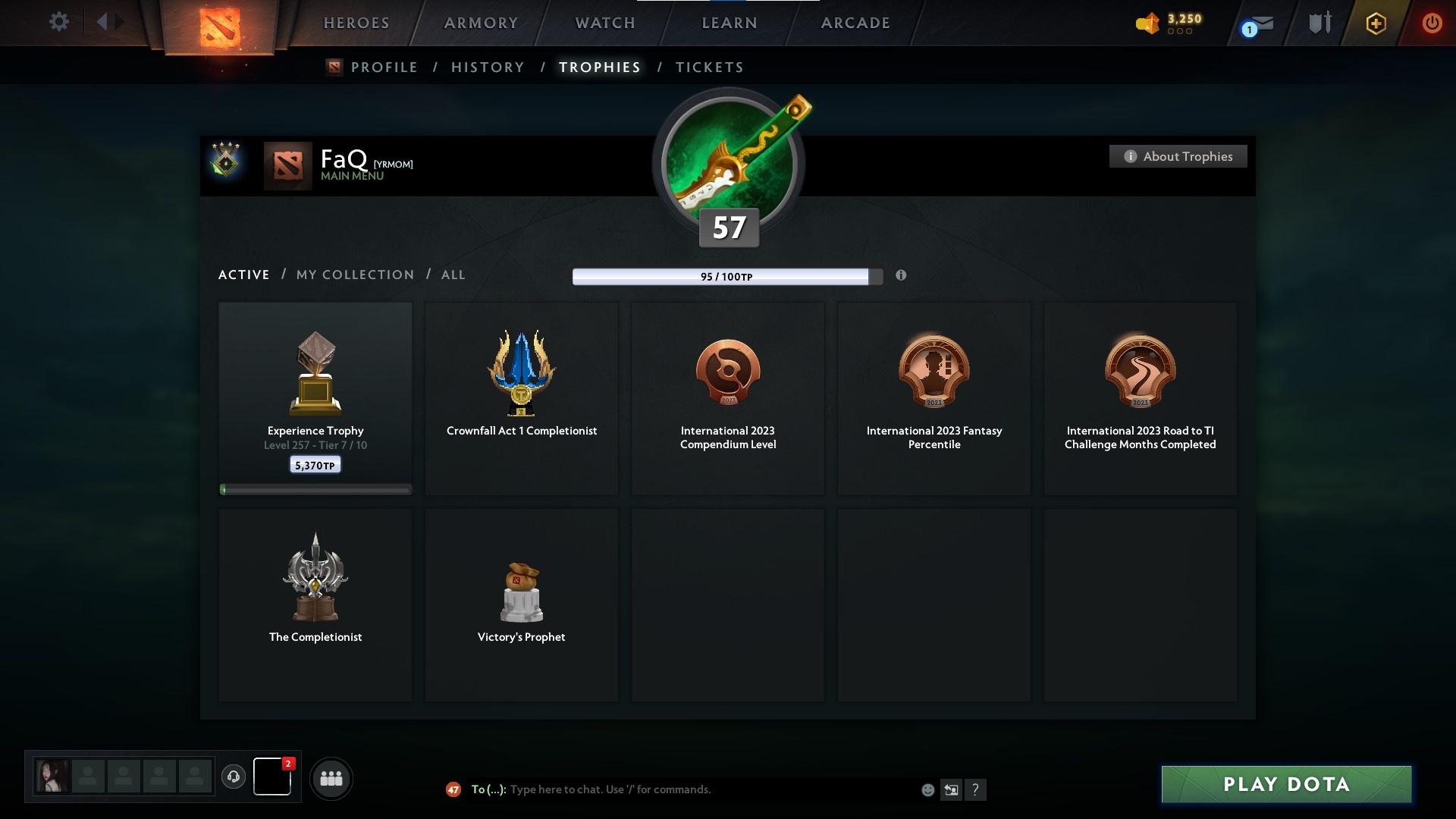Open the TROPHIES tab
The image size is (1456, 819).
click(599, 67)
